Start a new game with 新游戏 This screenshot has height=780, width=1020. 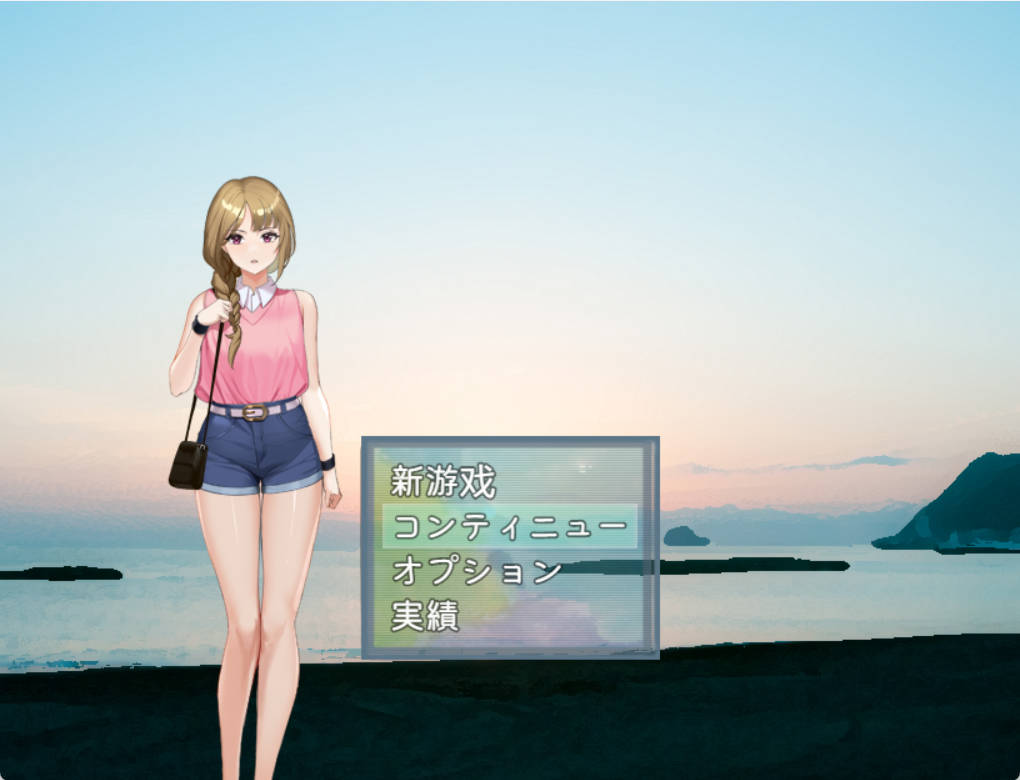click(443, 482)
